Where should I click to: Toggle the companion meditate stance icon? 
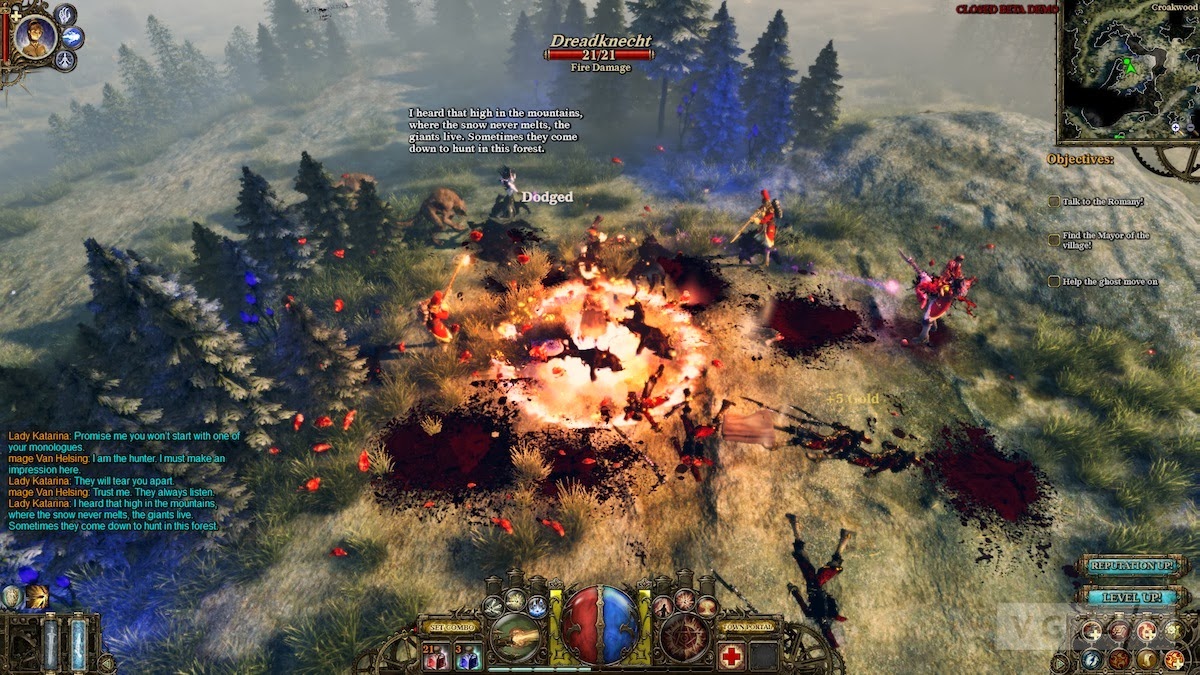coord(65,61)
